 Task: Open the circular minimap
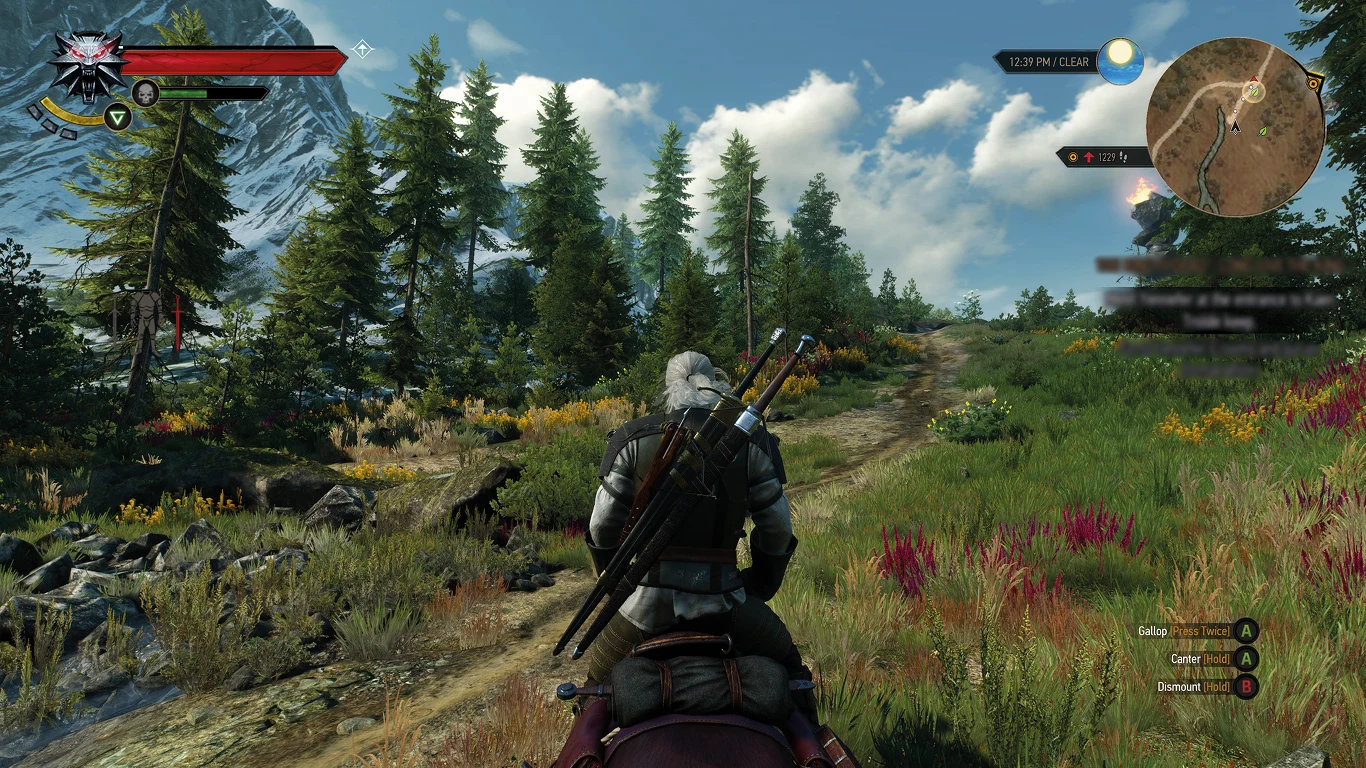pos(1235,127)
